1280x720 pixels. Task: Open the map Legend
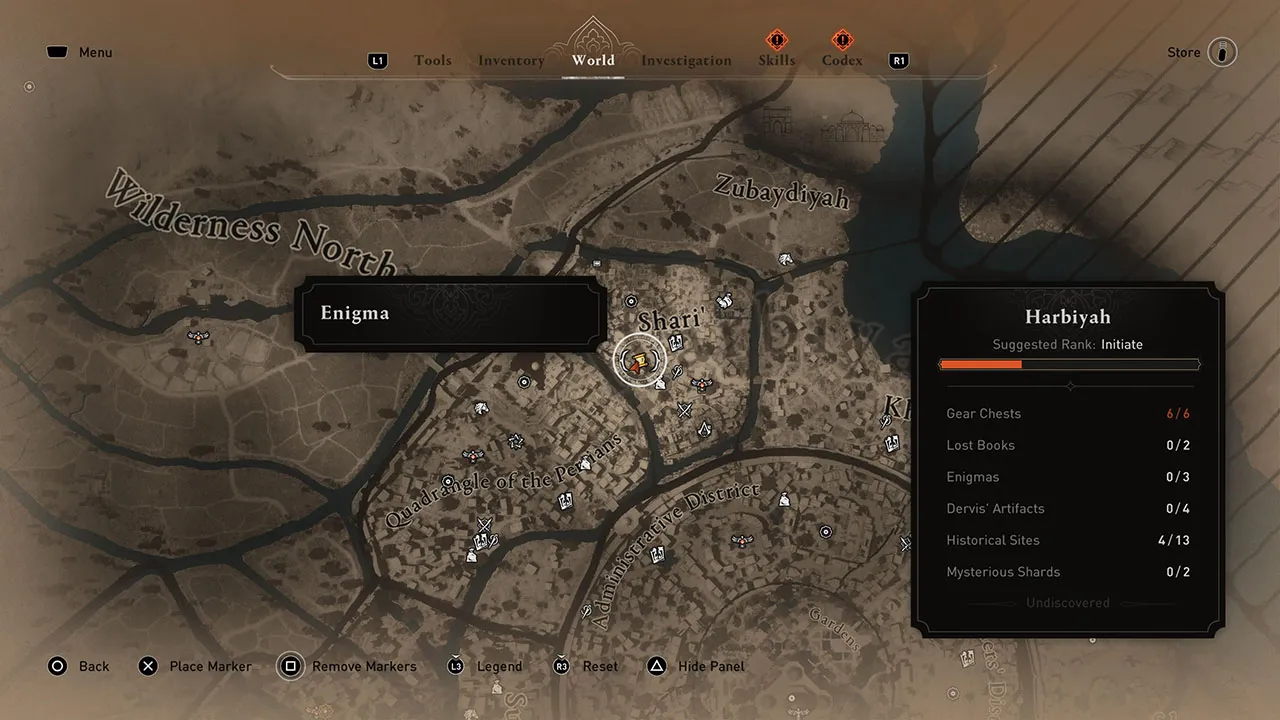pyautogui.click(x=498, y=666)
